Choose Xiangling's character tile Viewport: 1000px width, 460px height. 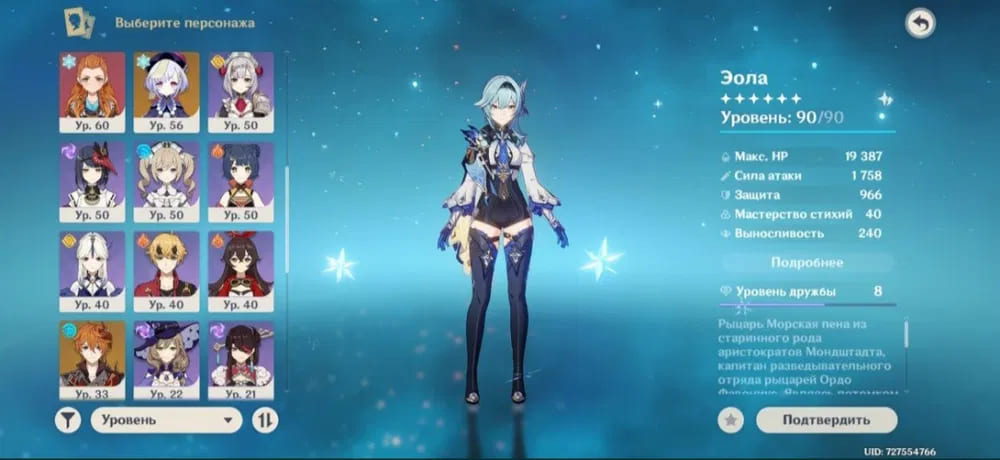pyautogui.click(x=241, y=180)
